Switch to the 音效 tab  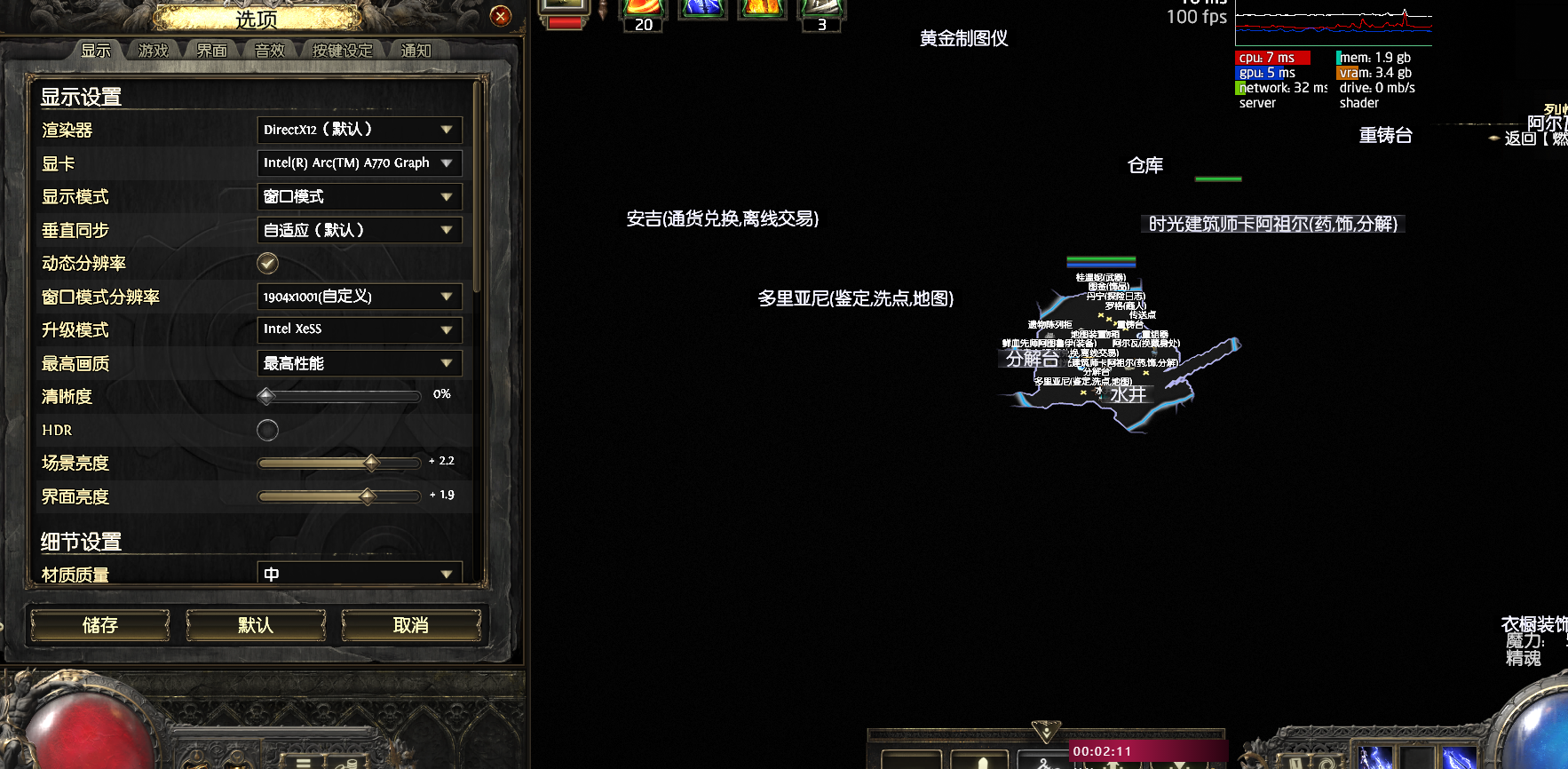pos(269,51)
